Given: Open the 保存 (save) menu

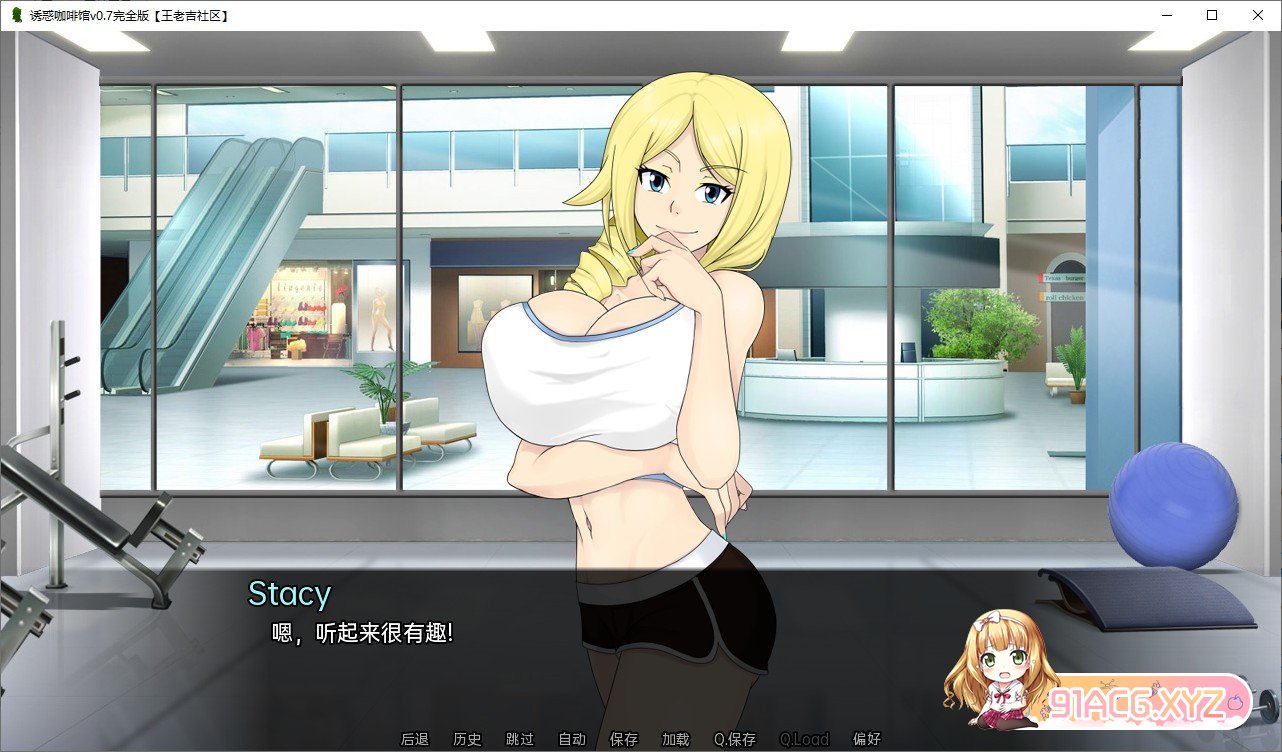Looking at the screenshot, I should coord(624,739).
